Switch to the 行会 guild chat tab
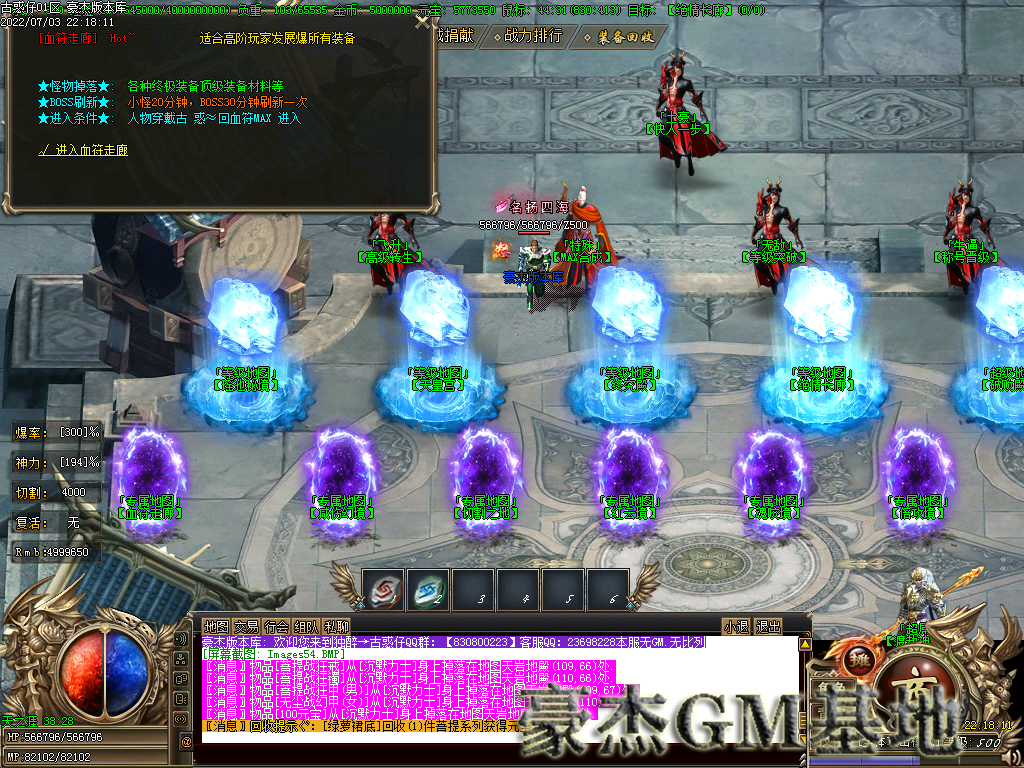The image size is (1024, 768). pyautogui.click(x=277, y=627)
